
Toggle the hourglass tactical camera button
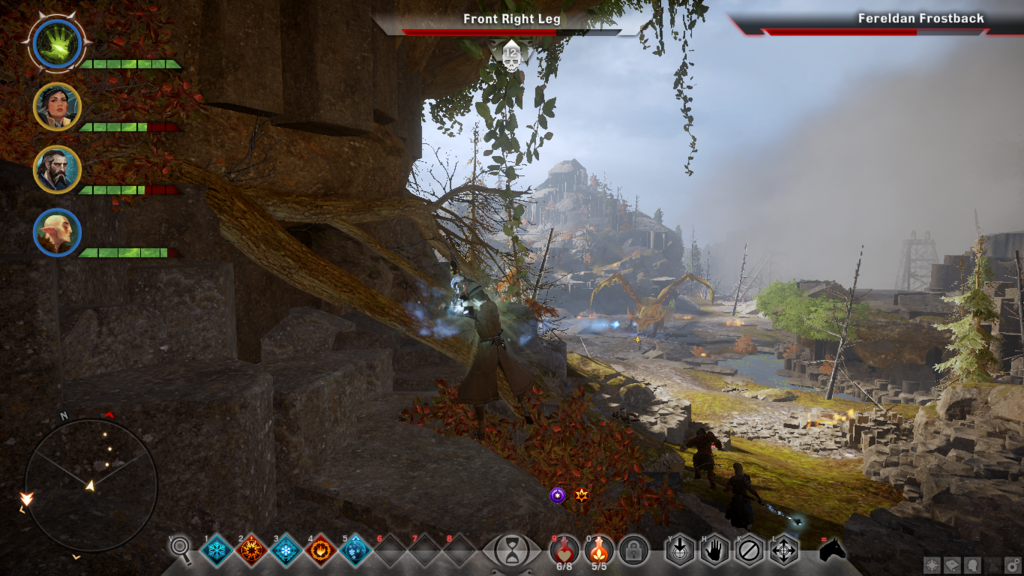[512, 550]
